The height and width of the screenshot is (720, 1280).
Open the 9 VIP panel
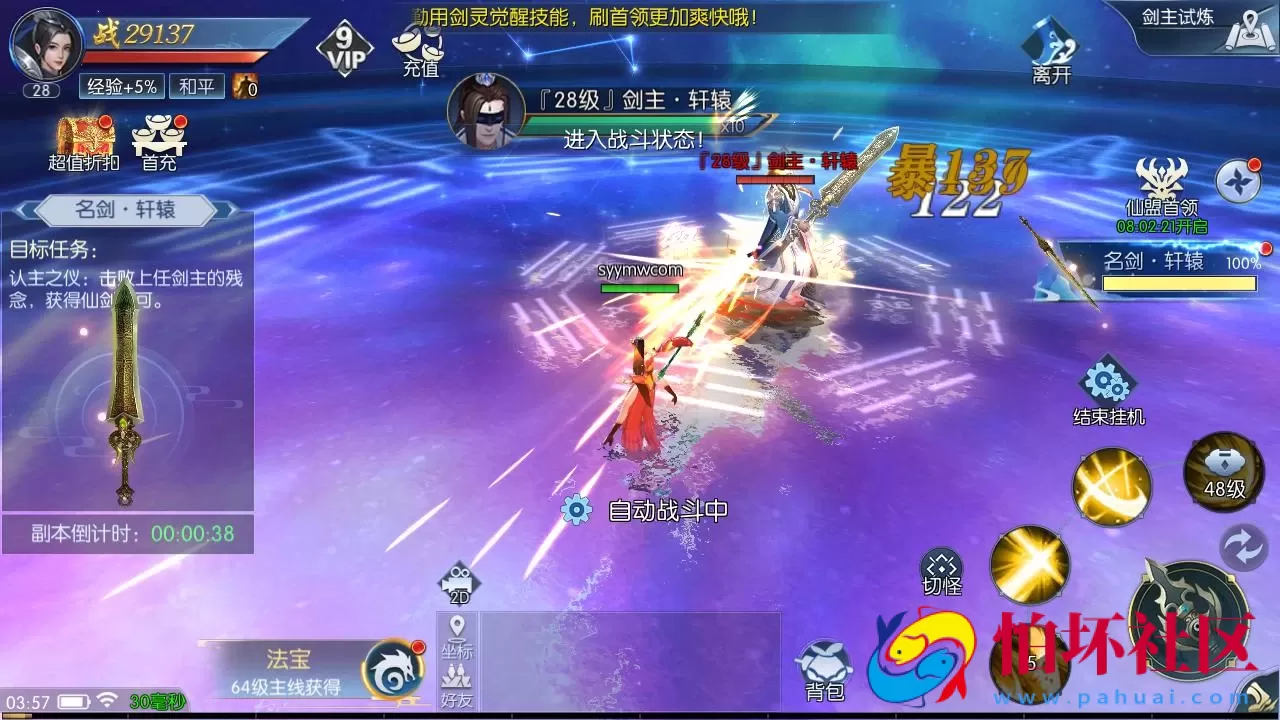pyautogui.click(x=344, y=45)
